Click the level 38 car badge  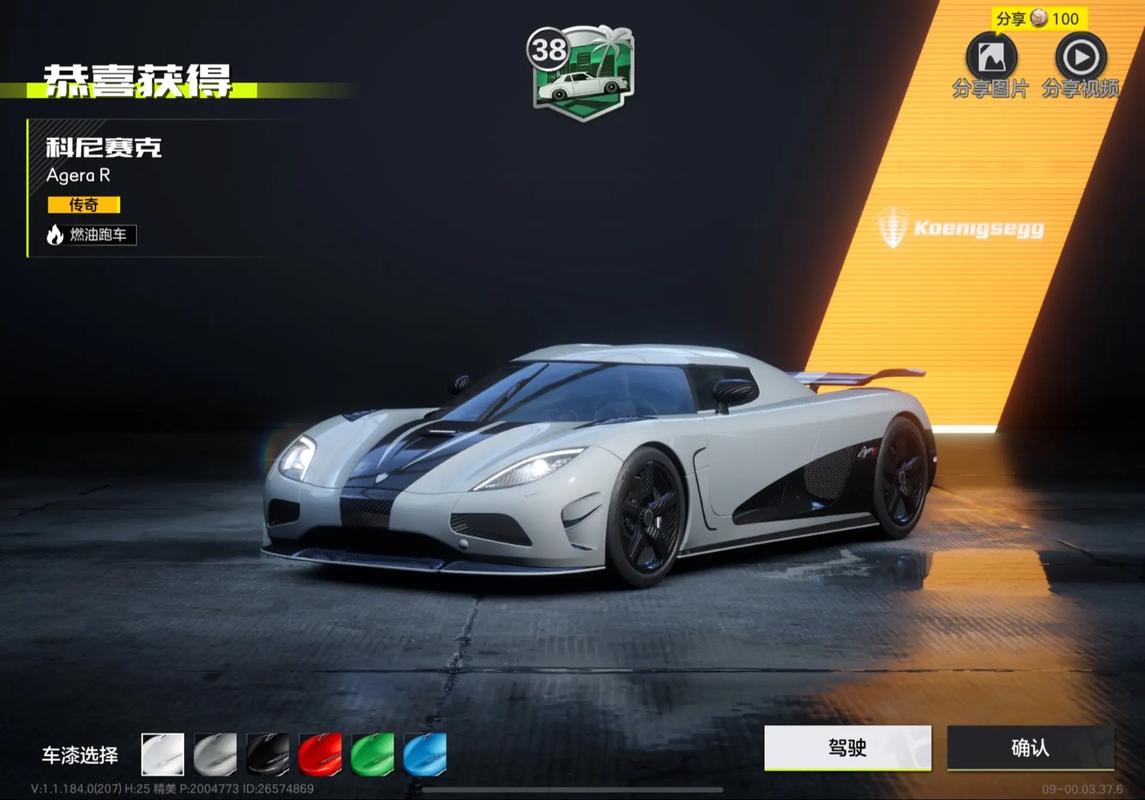tap(580, 73)
